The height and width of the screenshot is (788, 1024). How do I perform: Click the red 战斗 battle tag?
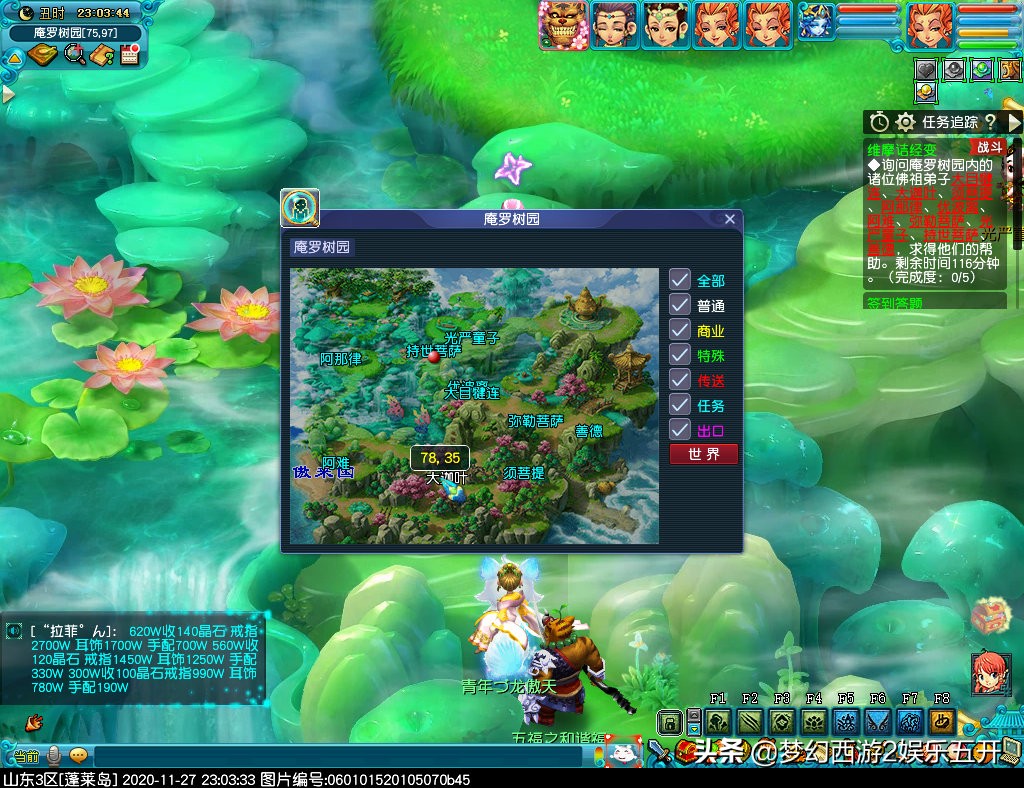coord(988,146)
